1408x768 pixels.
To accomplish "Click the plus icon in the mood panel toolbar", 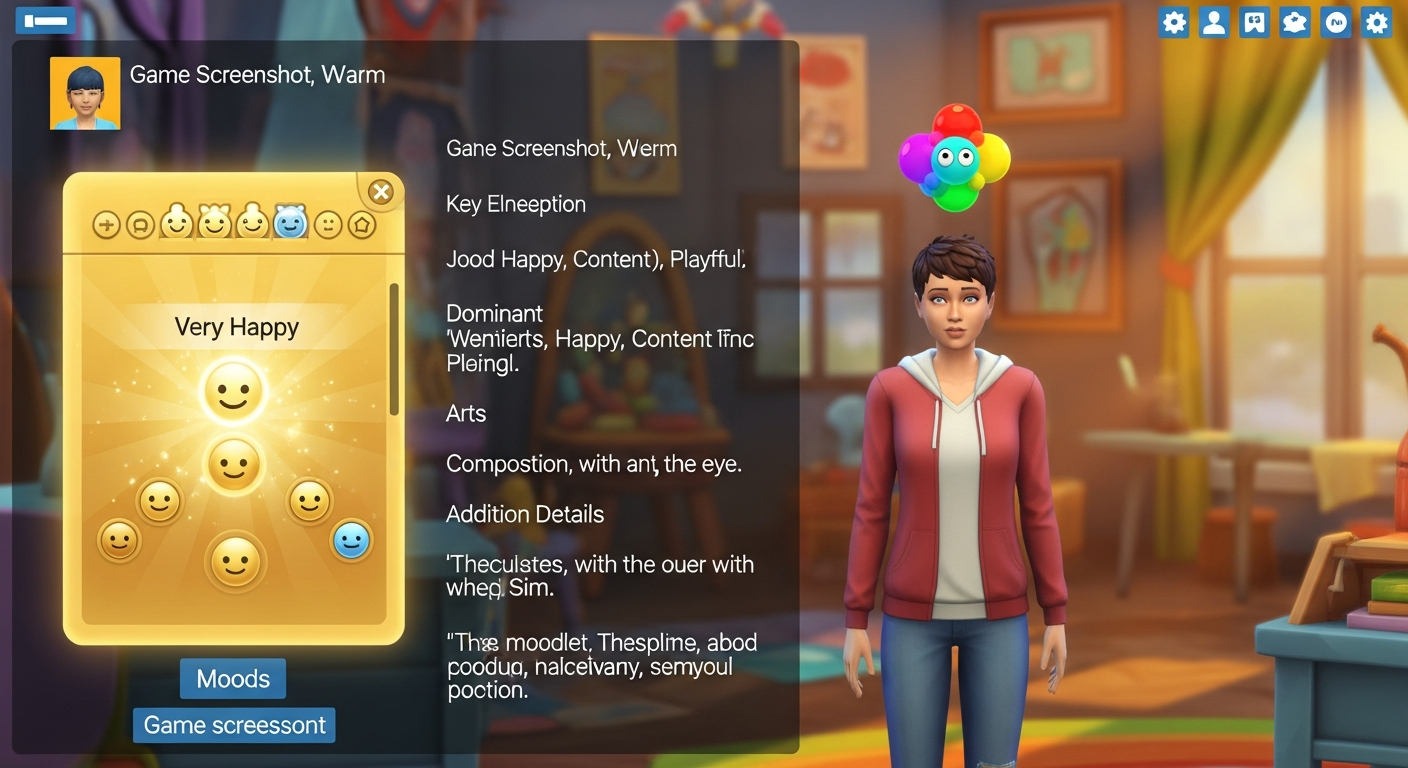I will (107, 224).
